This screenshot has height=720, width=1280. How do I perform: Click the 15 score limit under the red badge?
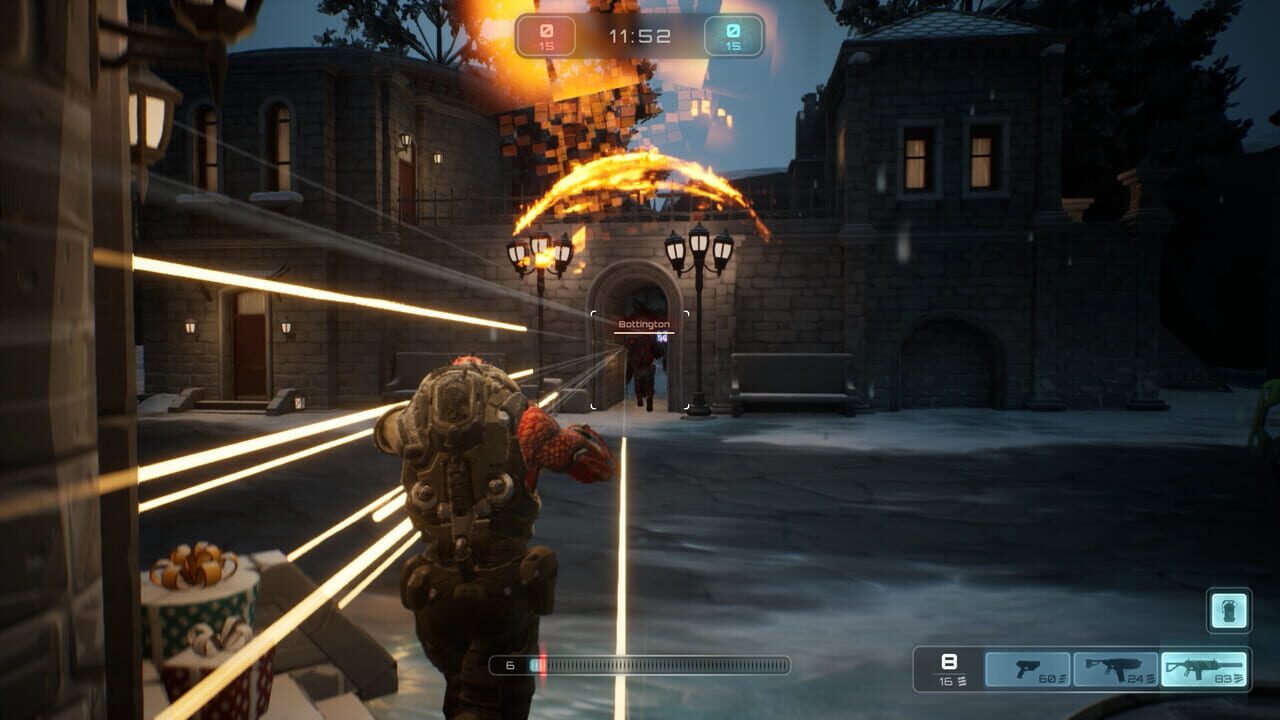(545, 45)
